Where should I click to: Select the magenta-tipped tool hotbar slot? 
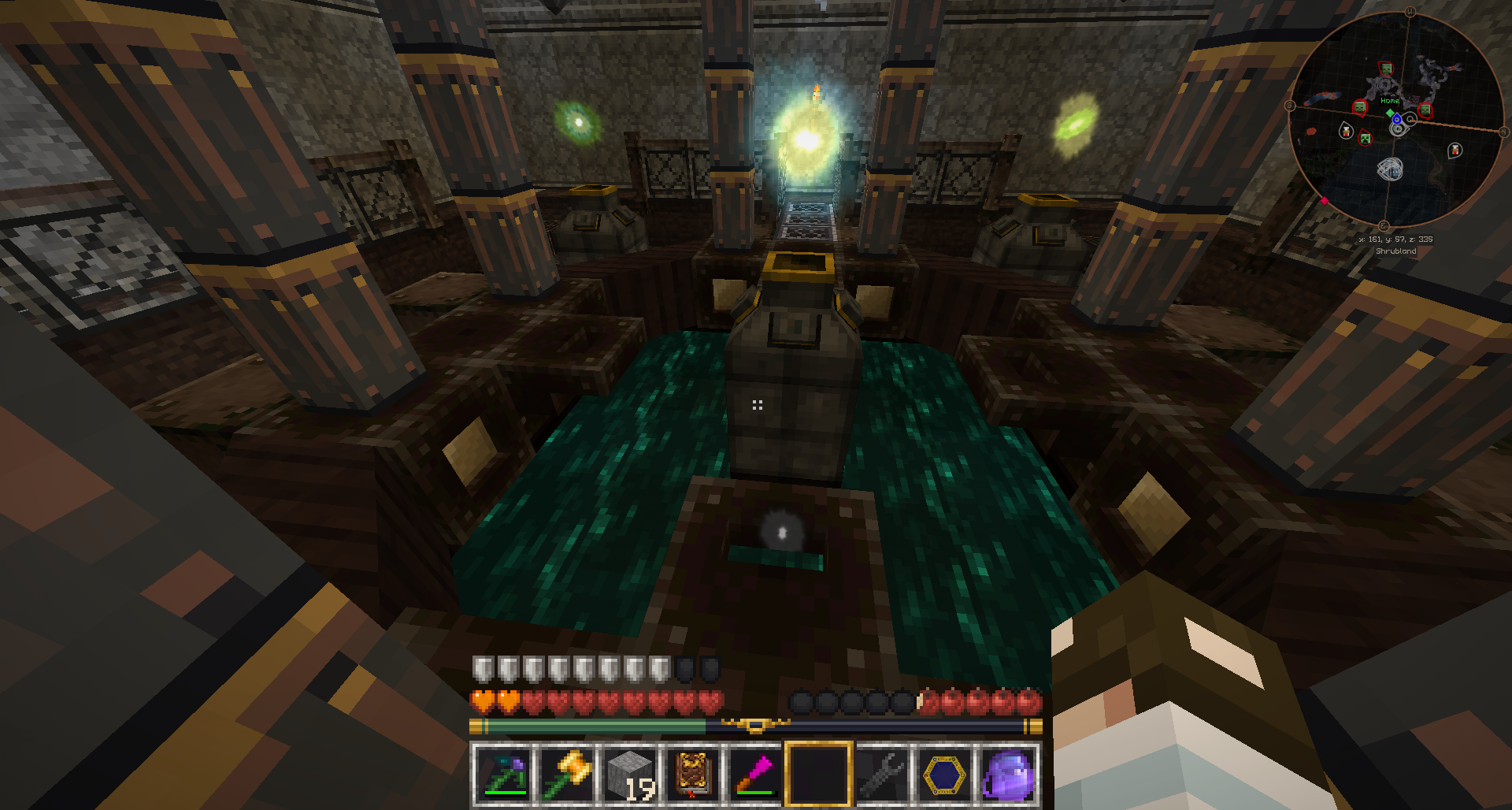pyautogui.click(x=756, y=774)
